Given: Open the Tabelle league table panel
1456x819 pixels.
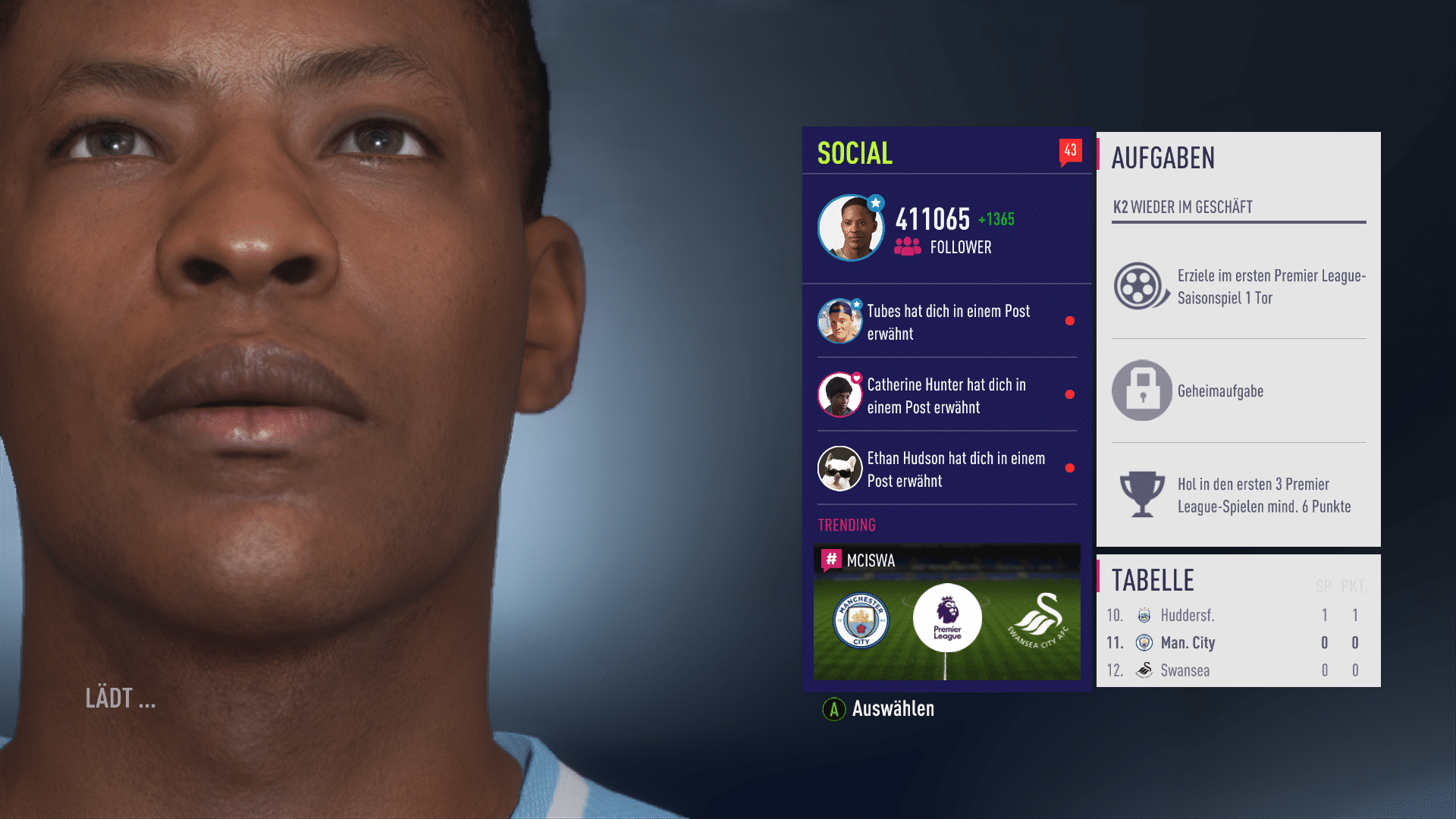Looking at the screenshot, I should tap(1153, 580).
